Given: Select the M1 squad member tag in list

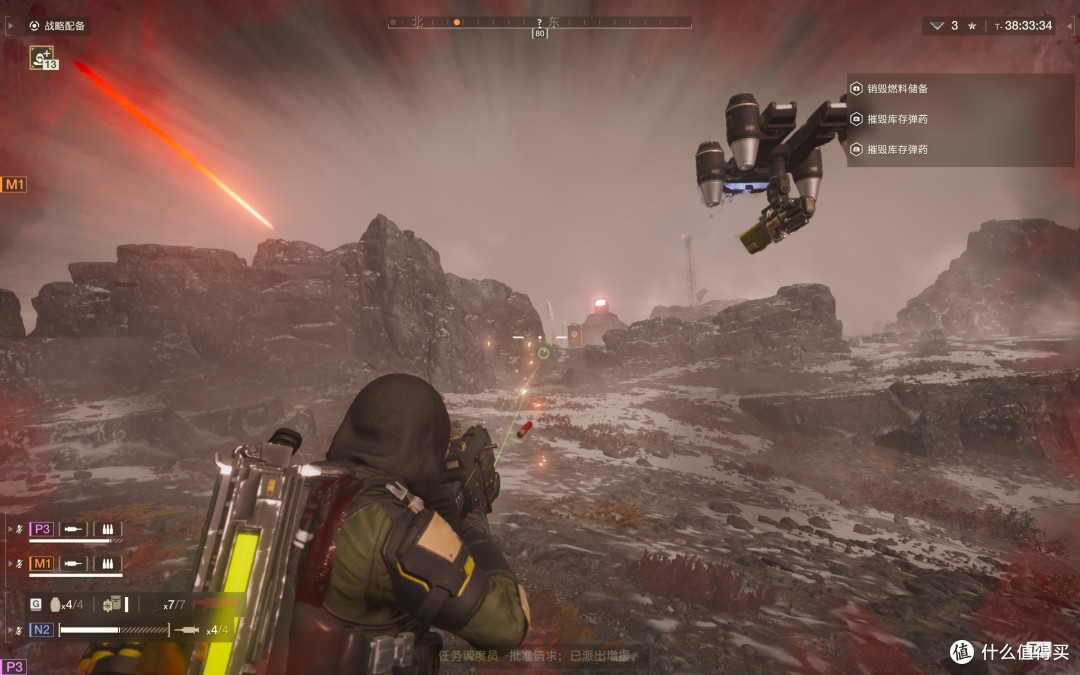Looking at the screenshot, I should [x=41, y=563].
